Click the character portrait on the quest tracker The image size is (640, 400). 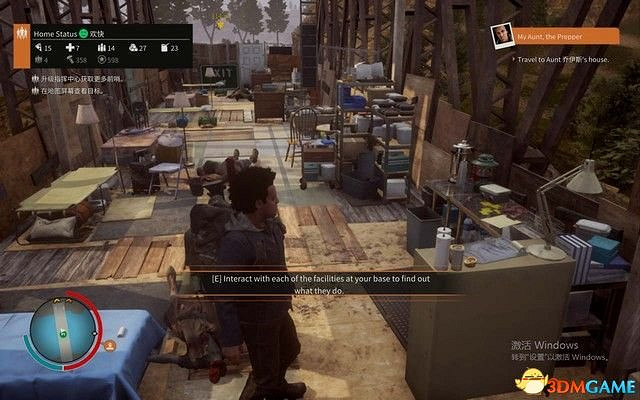pyautogui.click(x=502, y=36)
